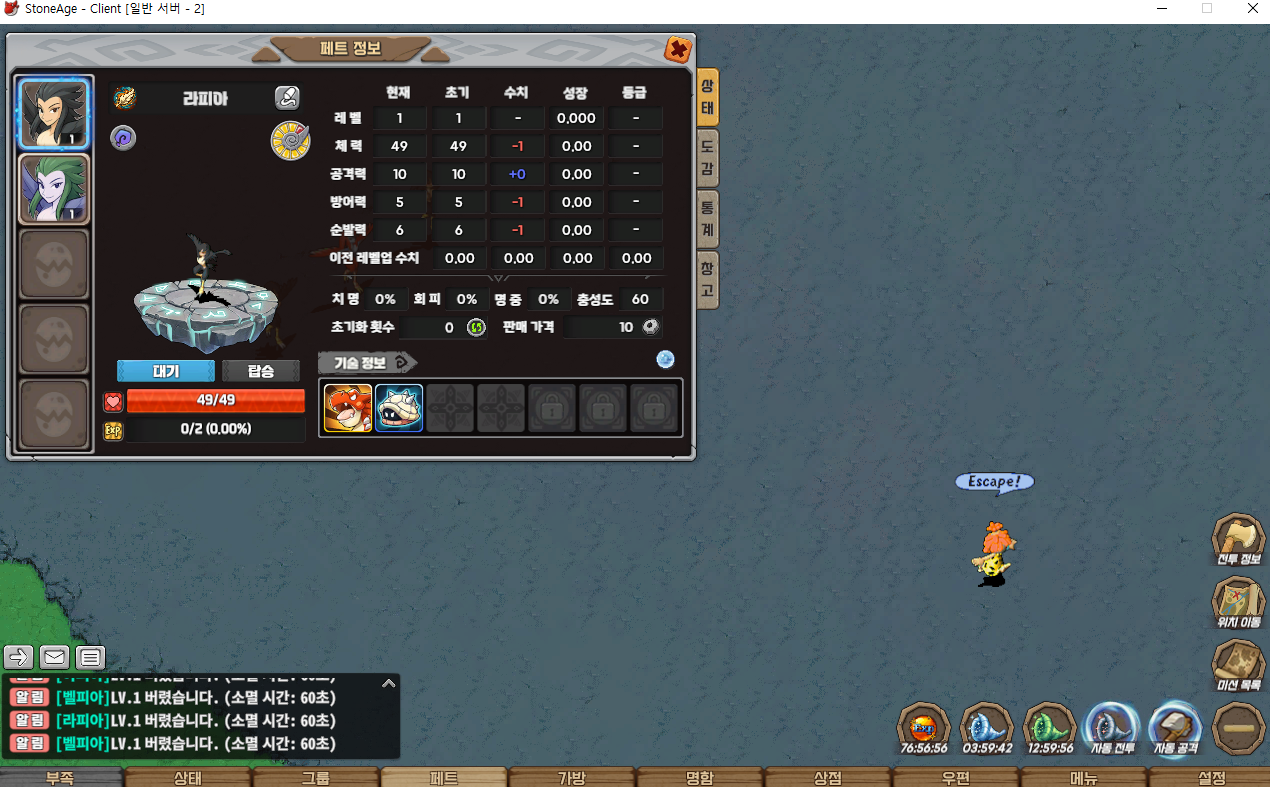This screenshot has height=787, width=1270.
Task: Click the green reset icon beside 초기화 횟수
Action: tap(476, 327)
